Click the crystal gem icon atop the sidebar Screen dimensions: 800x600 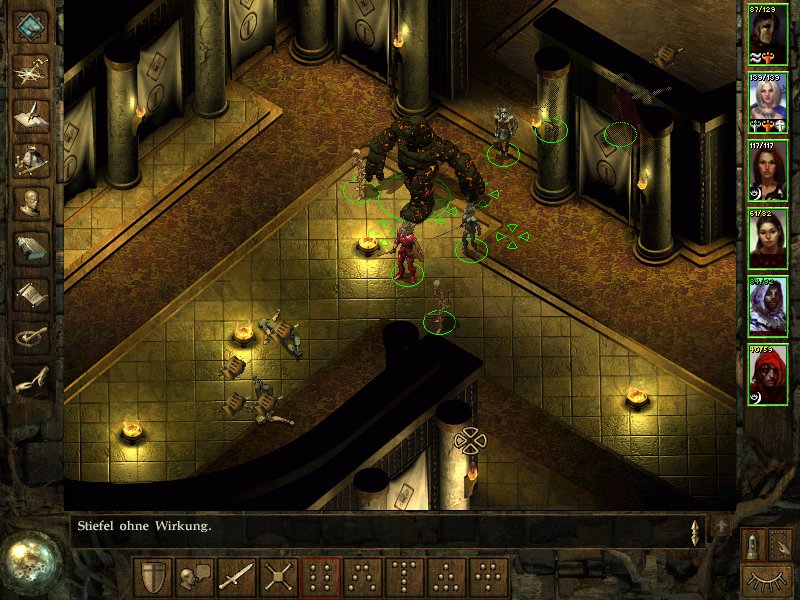point(32,25)
